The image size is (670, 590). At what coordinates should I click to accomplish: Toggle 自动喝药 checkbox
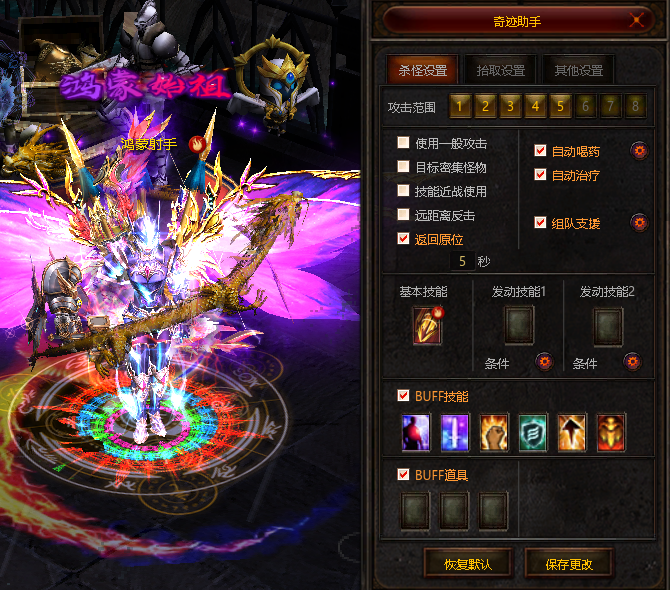541,151
